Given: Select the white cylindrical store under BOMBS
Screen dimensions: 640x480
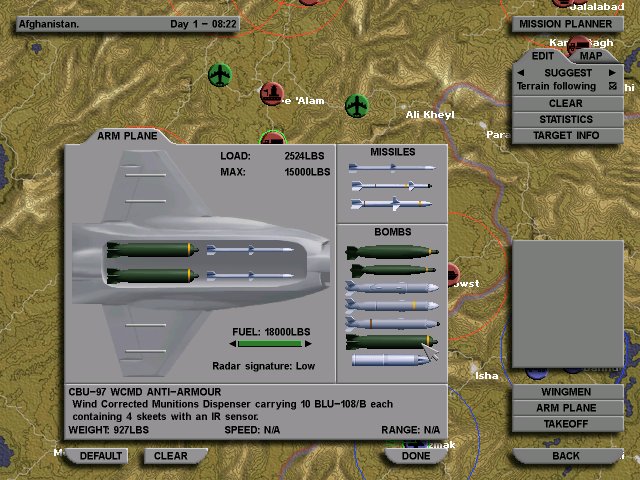Looking at the screenshot, I should click(x=388, y=359).
